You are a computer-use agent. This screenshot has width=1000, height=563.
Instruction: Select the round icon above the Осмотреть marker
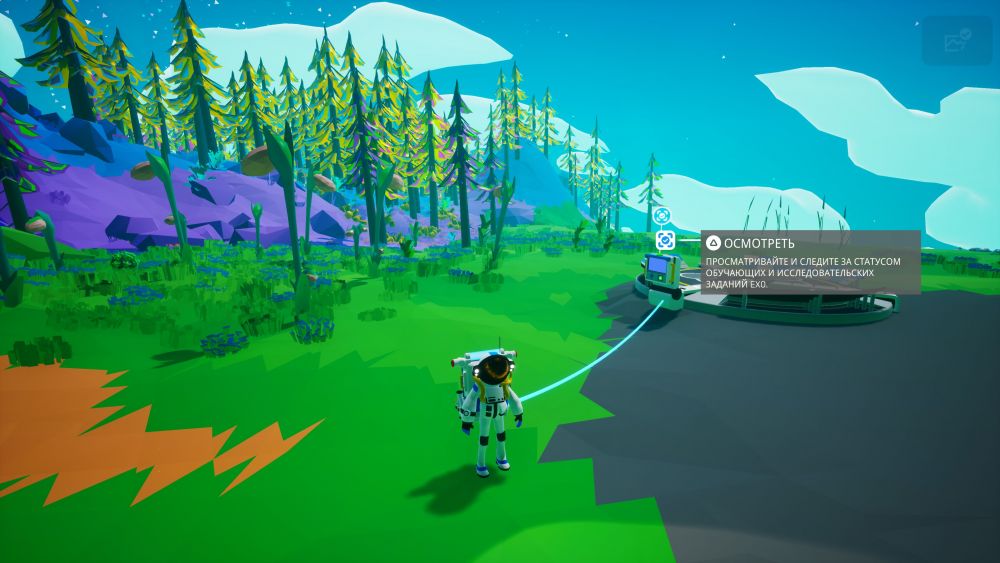point(661,215)
